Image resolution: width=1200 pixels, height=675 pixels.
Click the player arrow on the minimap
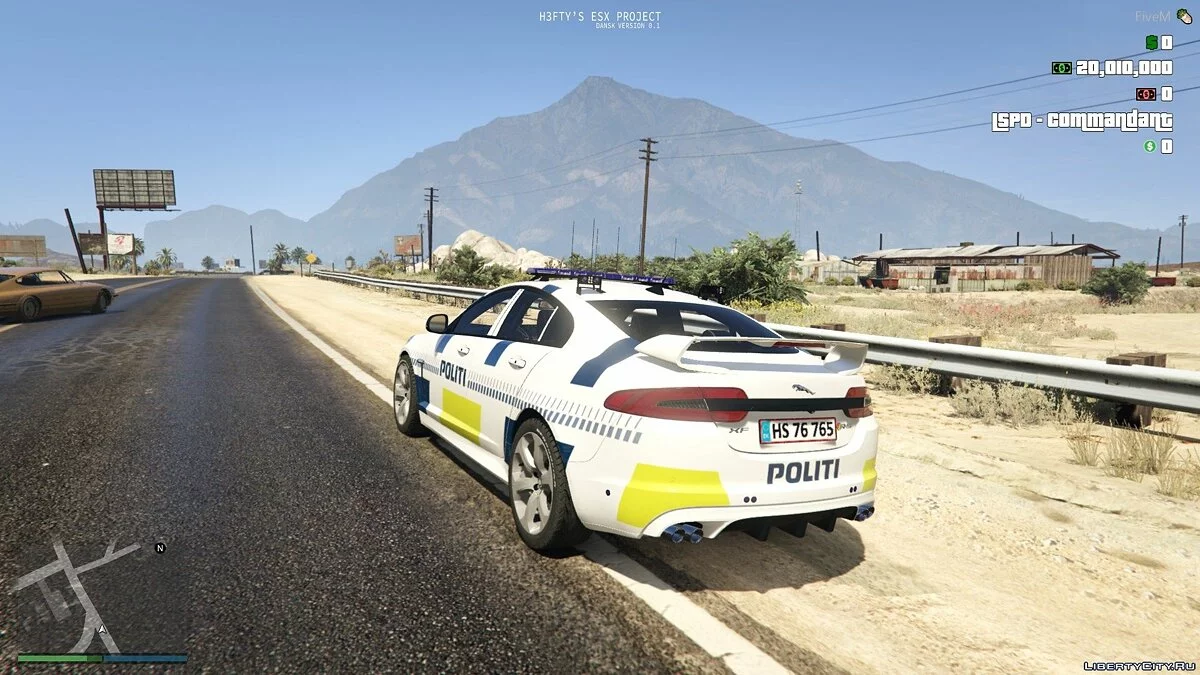102,630
